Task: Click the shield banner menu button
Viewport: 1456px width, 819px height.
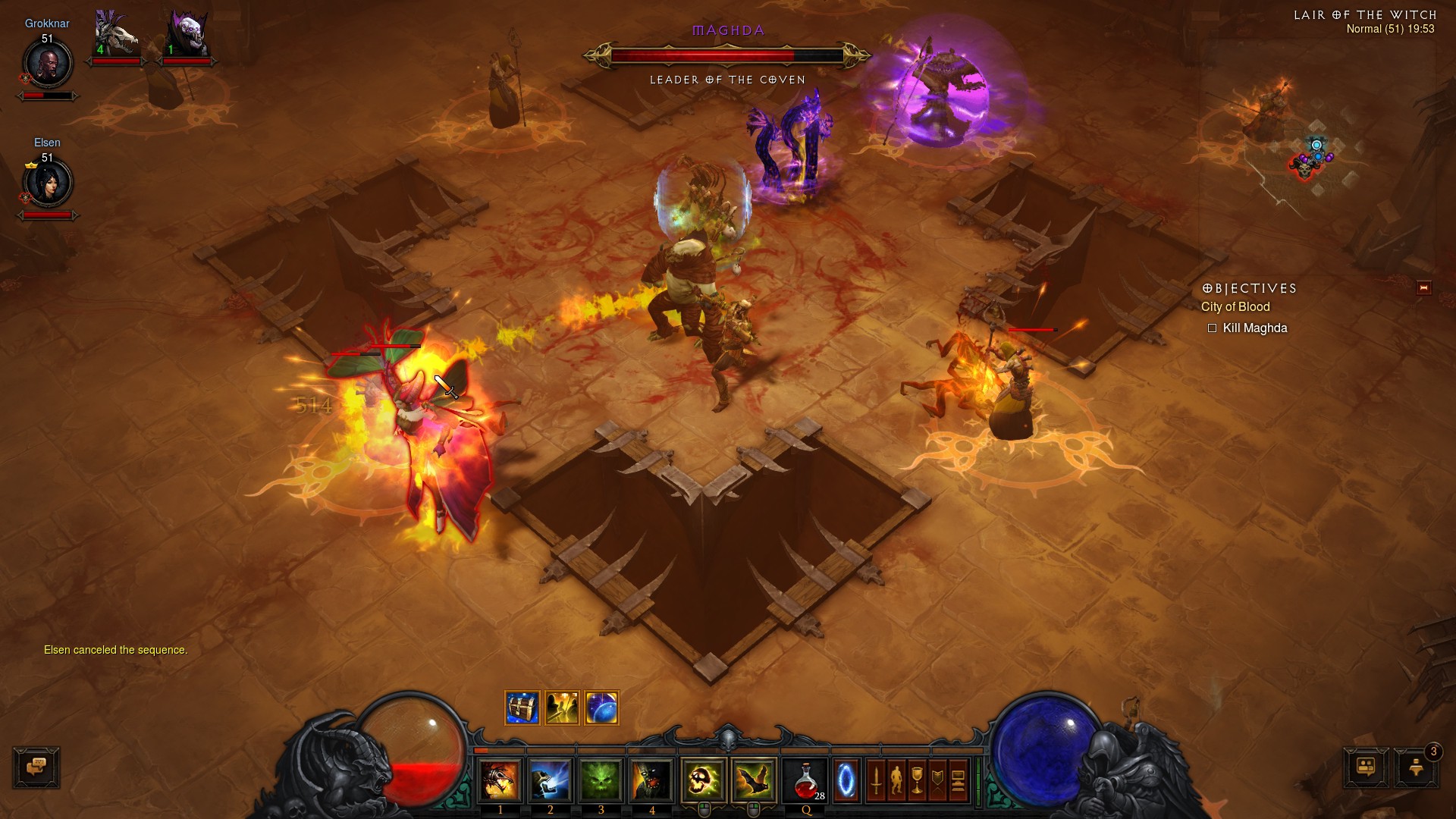Action: point(937,780)
